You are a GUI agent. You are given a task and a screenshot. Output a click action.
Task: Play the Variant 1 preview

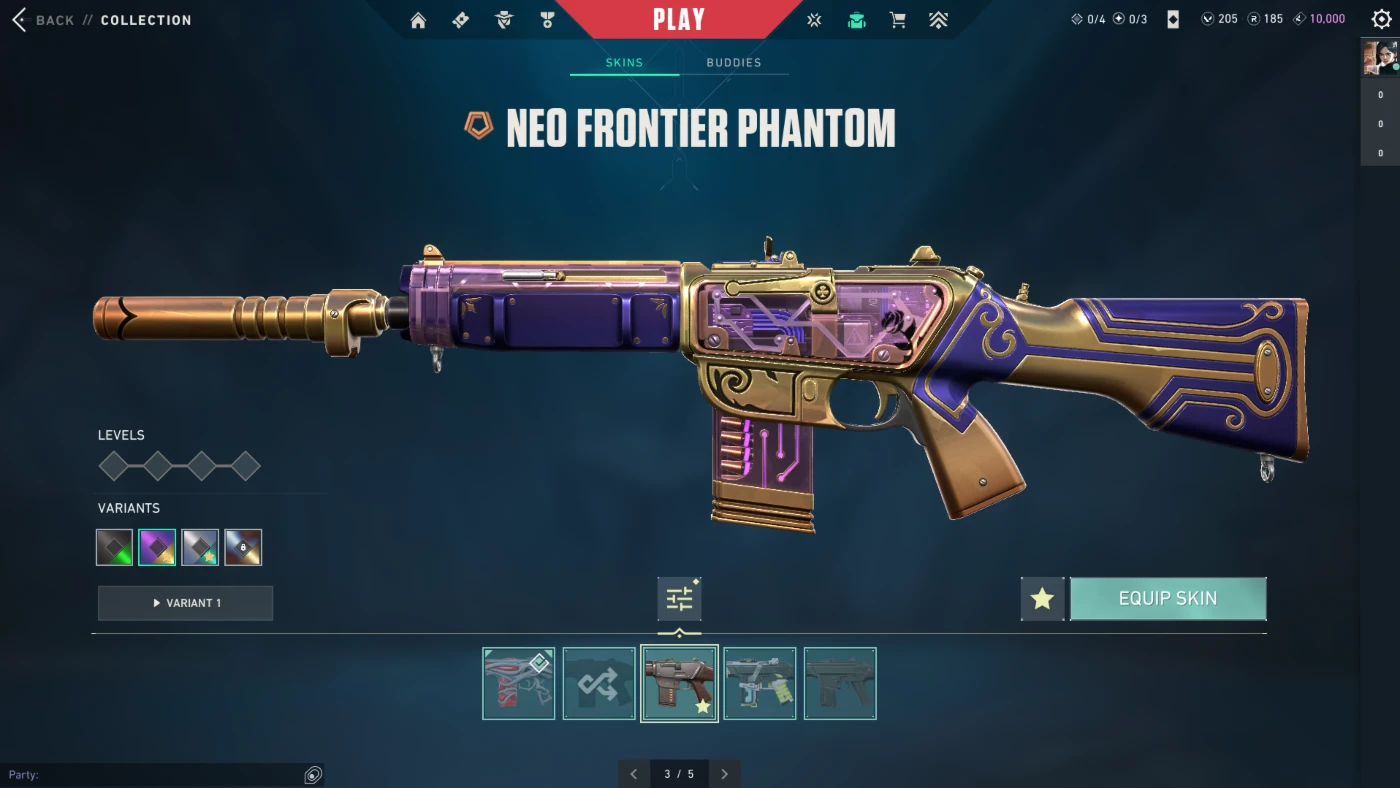[185, 603]
